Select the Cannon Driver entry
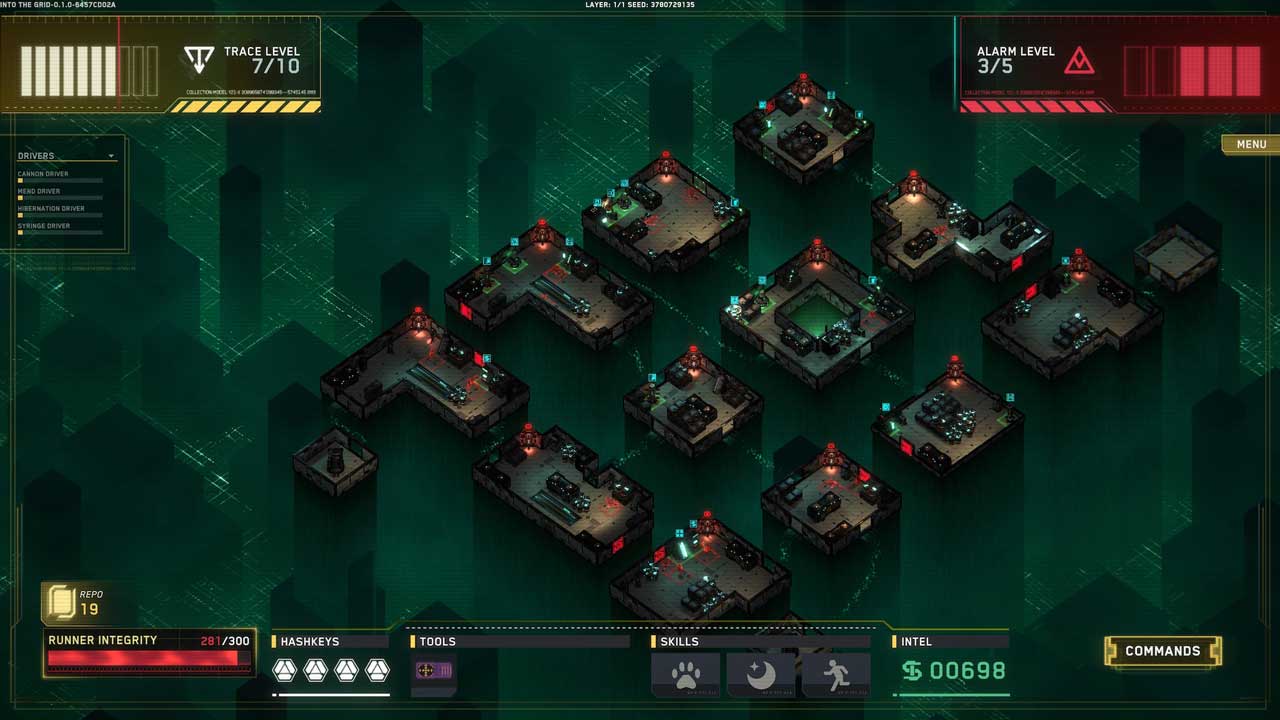 pos(44,174)
